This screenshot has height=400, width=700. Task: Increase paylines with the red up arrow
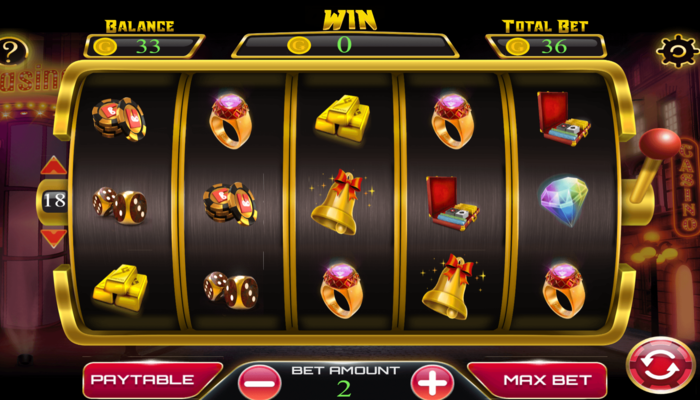point(54,166)
